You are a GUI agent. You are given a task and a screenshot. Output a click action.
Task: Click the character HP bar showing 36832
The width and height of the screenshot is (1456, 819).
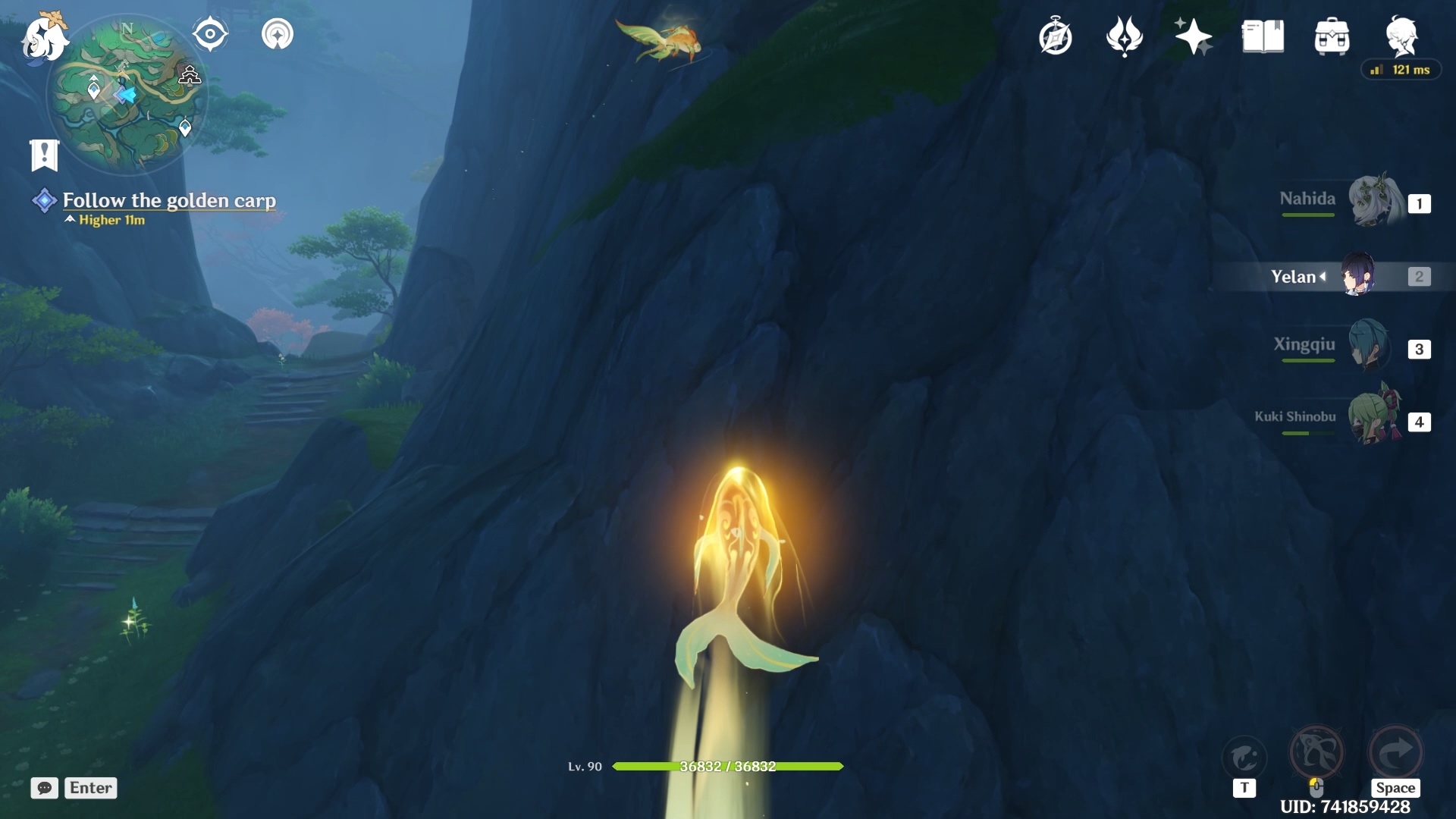coord(726,767)
